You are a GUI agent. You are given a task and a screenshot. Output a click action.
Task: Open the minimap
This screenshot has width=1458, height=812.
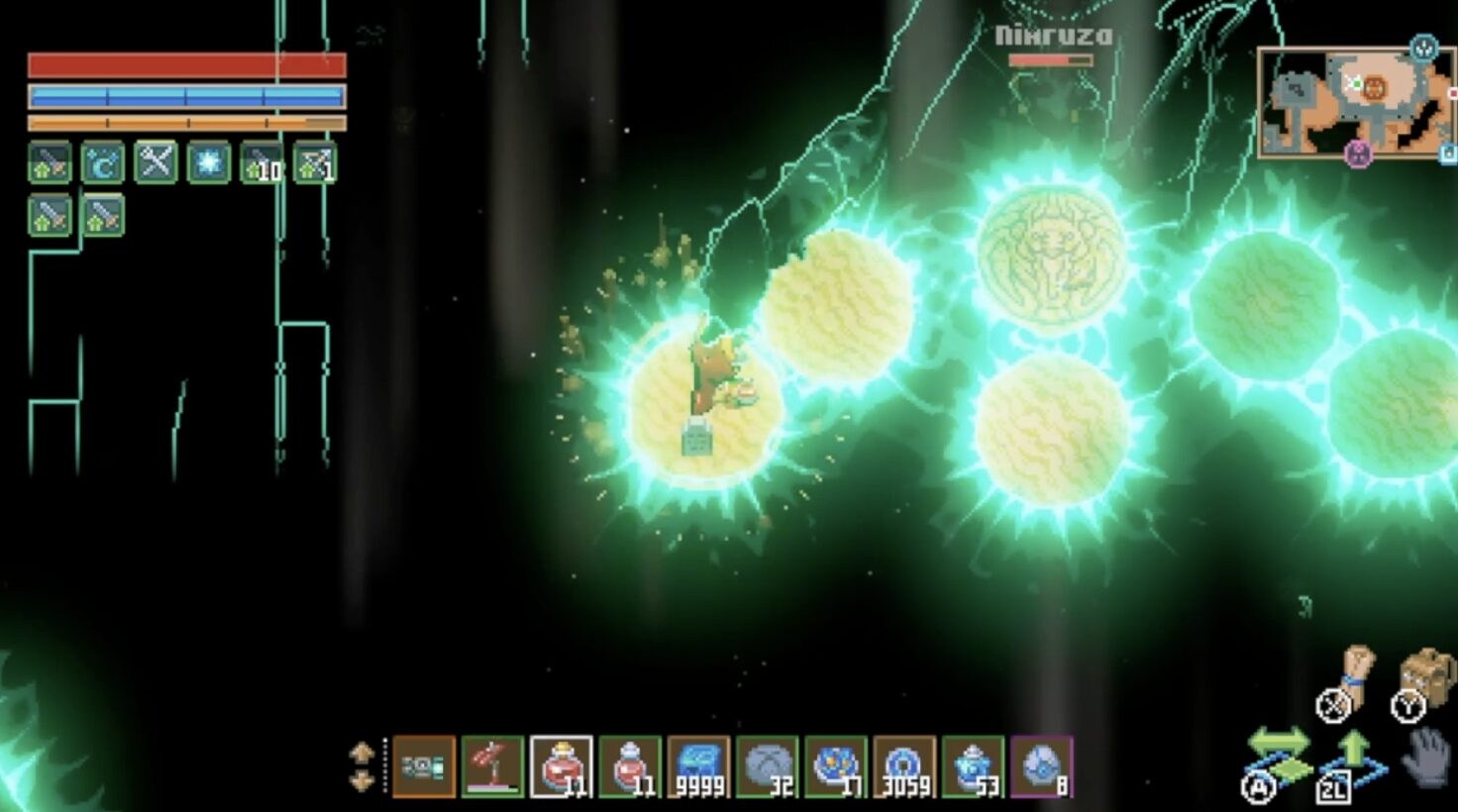[1355, 103]
